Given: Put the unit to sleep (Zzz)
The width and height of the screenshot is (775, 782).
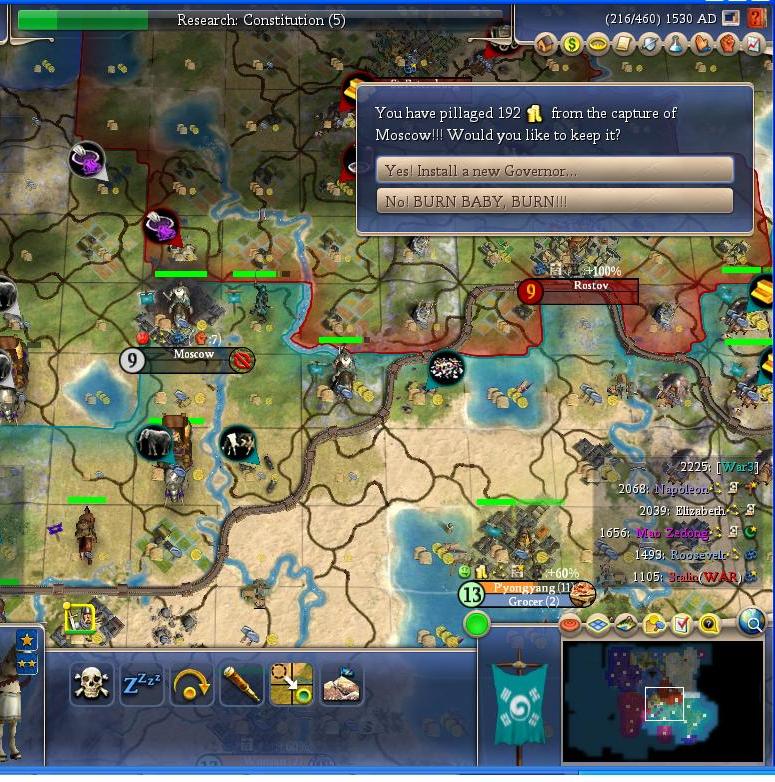Looking at the screenshot, I should [141, 685].
